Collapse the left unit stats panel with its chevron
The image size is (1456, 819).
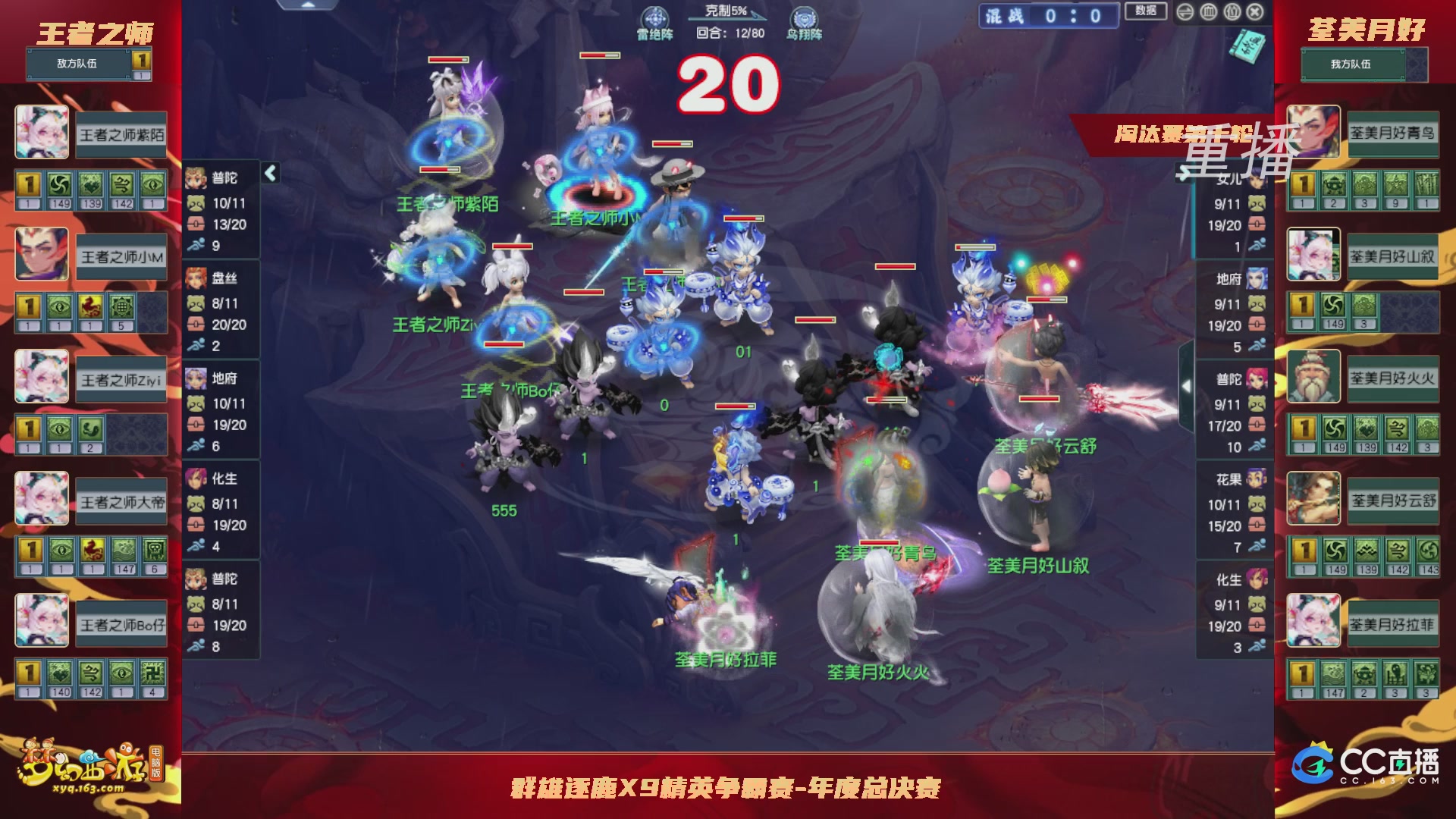pyautogui.click(x=269, y=173)
